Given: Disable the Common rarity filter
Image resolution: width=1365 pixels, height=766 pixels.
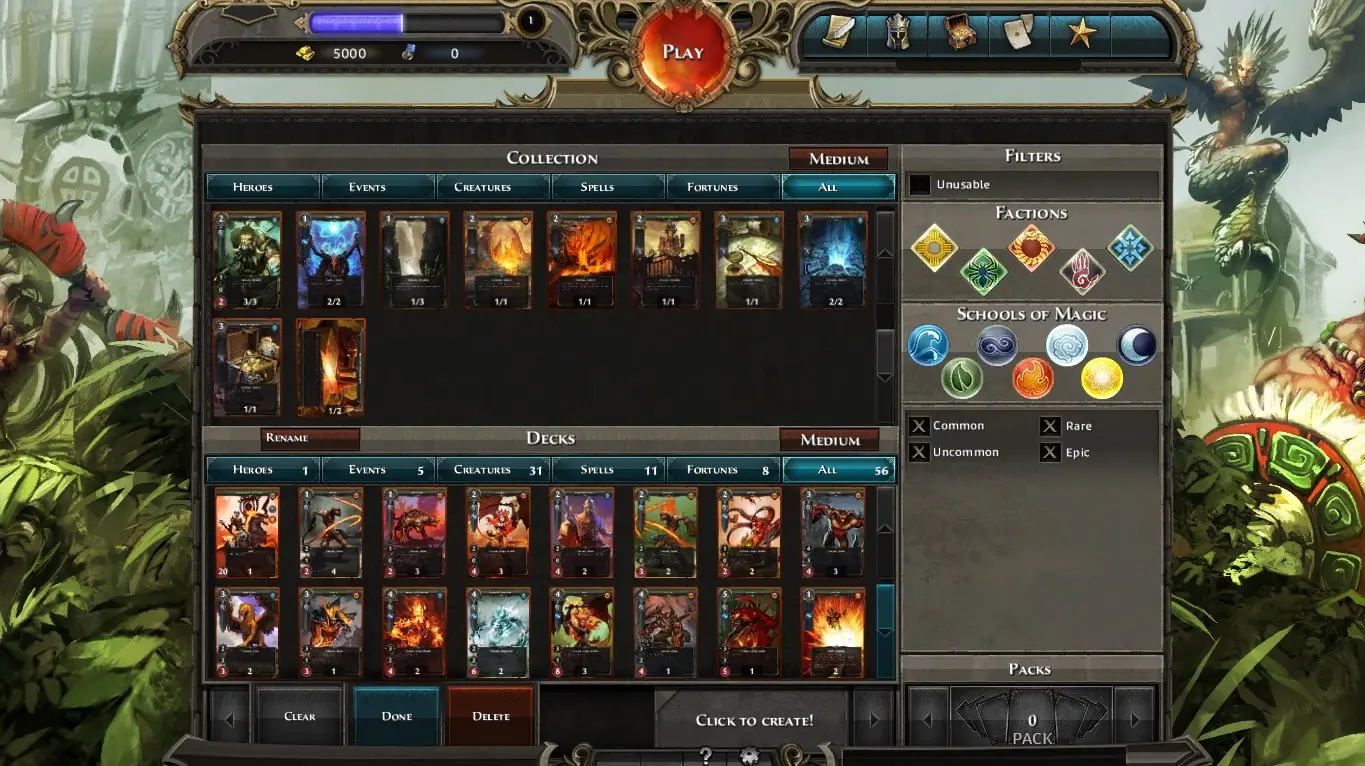Looking at the screenshot, I should (x=919, y=425).
